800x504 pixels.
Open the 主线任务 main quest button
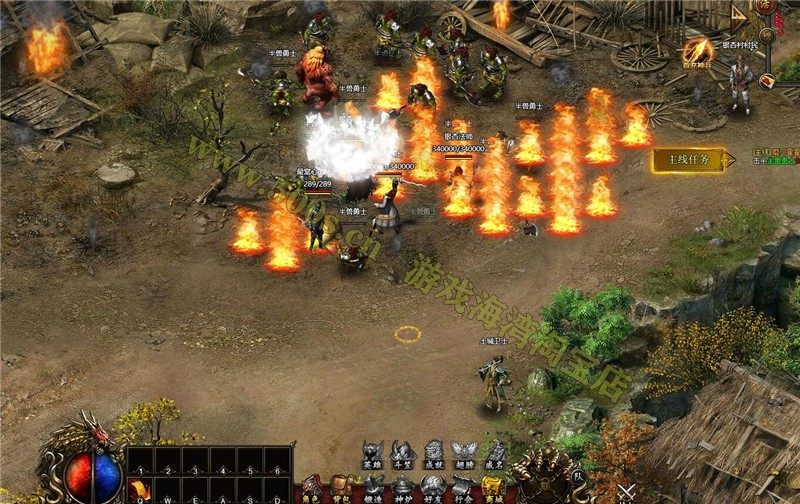[x=687, y=160]
